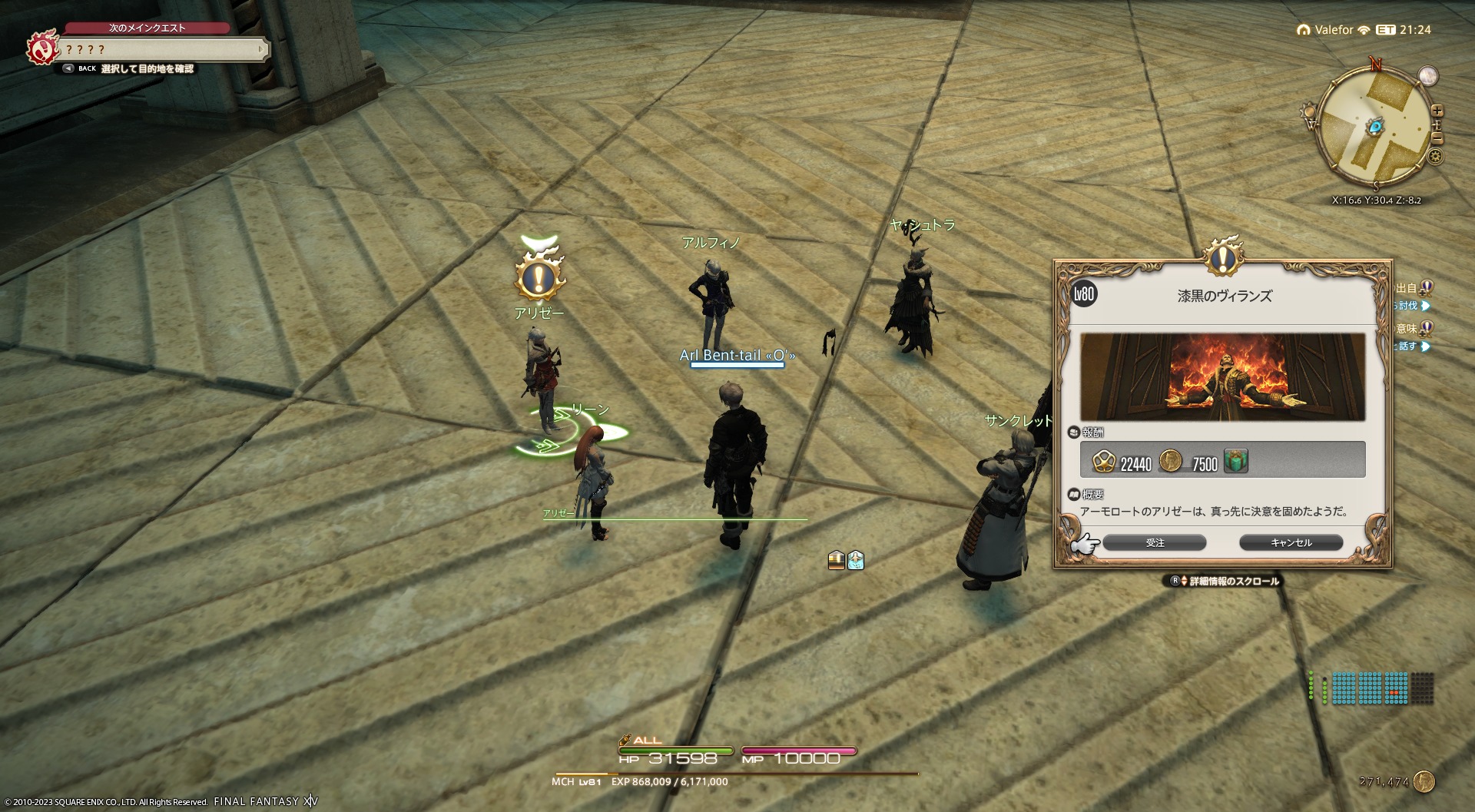
Task: Open minimap settings via the gear icon
Action: [x=1435, y=157]
